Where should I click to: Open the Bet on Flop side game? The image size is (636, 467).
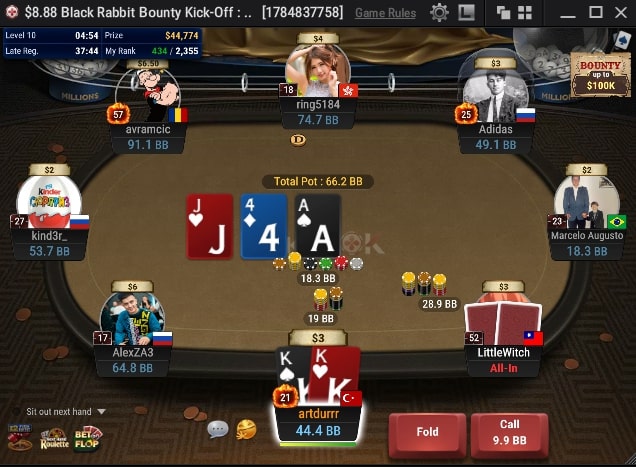tap(88, 438)
